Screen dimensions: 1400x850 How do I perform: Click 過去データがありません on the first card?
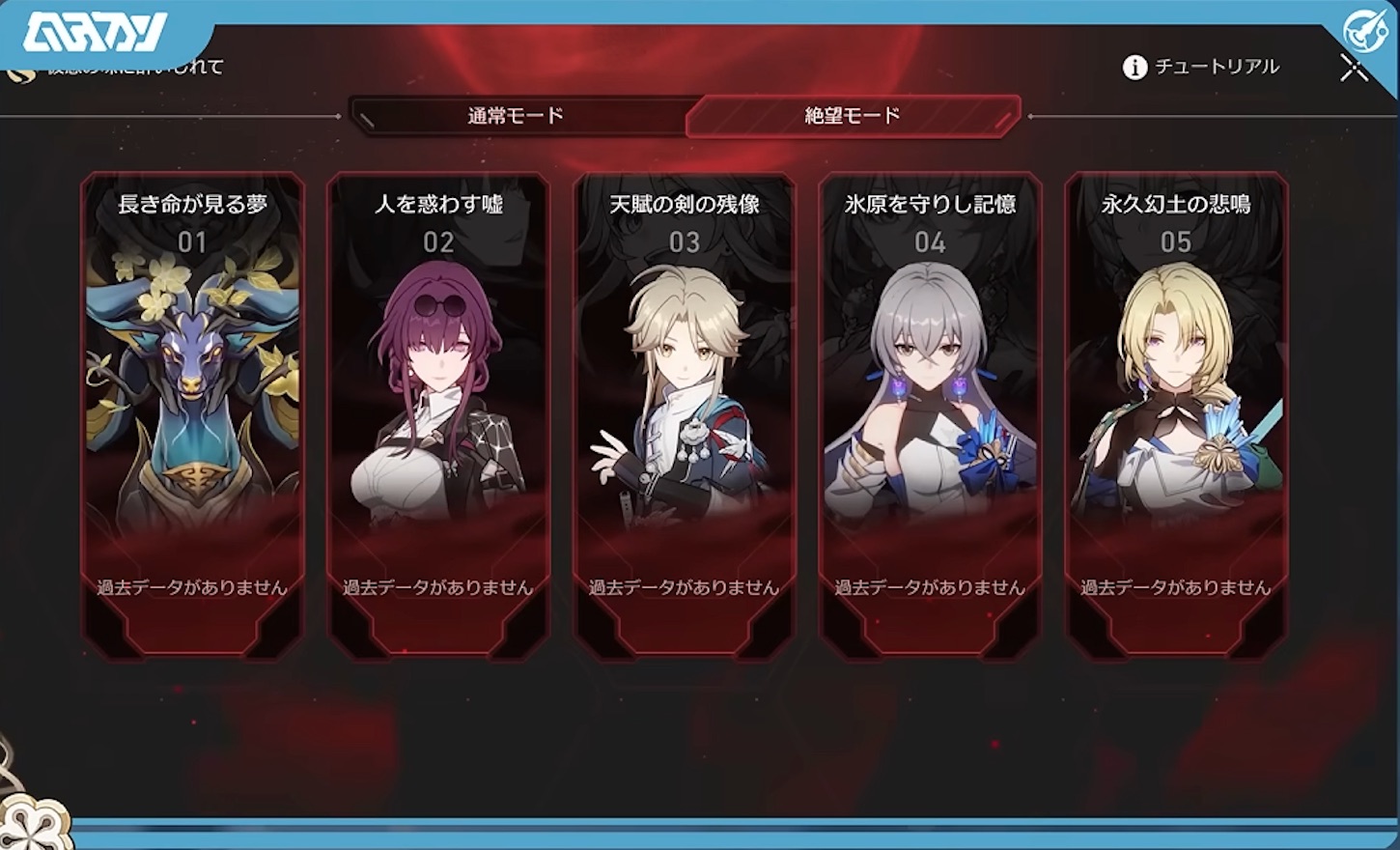[190, 584]
